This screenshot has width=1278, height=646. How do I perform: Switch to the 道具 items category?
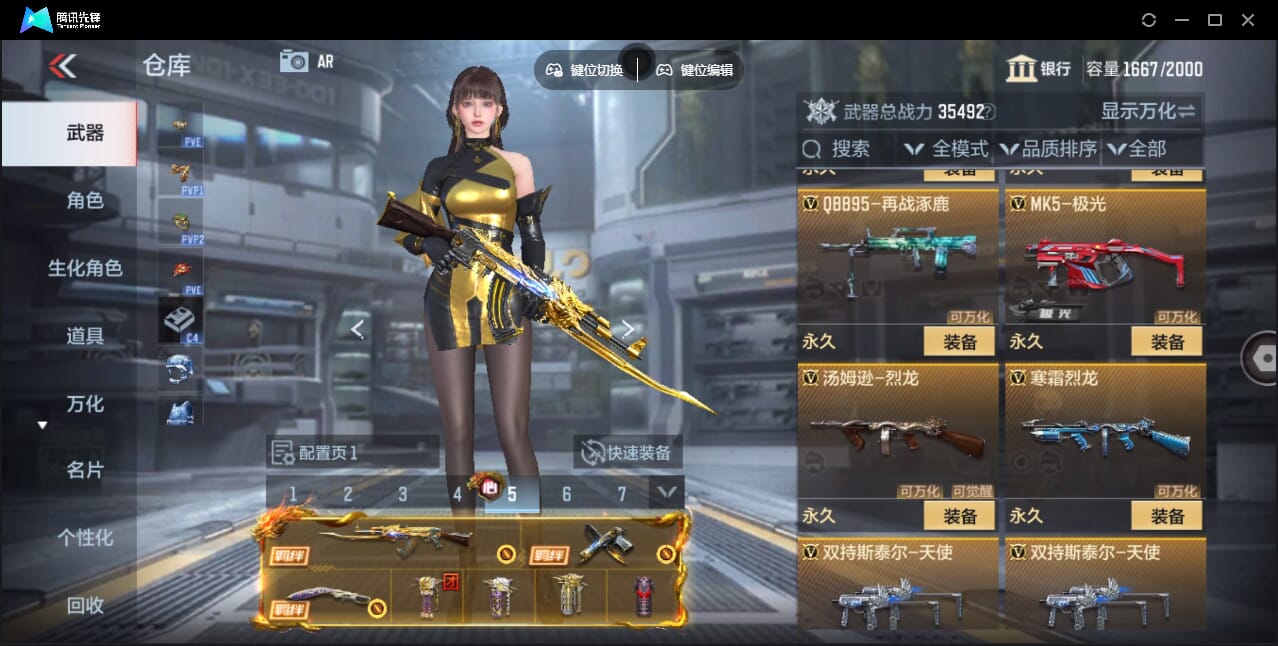tap(85, 336)
